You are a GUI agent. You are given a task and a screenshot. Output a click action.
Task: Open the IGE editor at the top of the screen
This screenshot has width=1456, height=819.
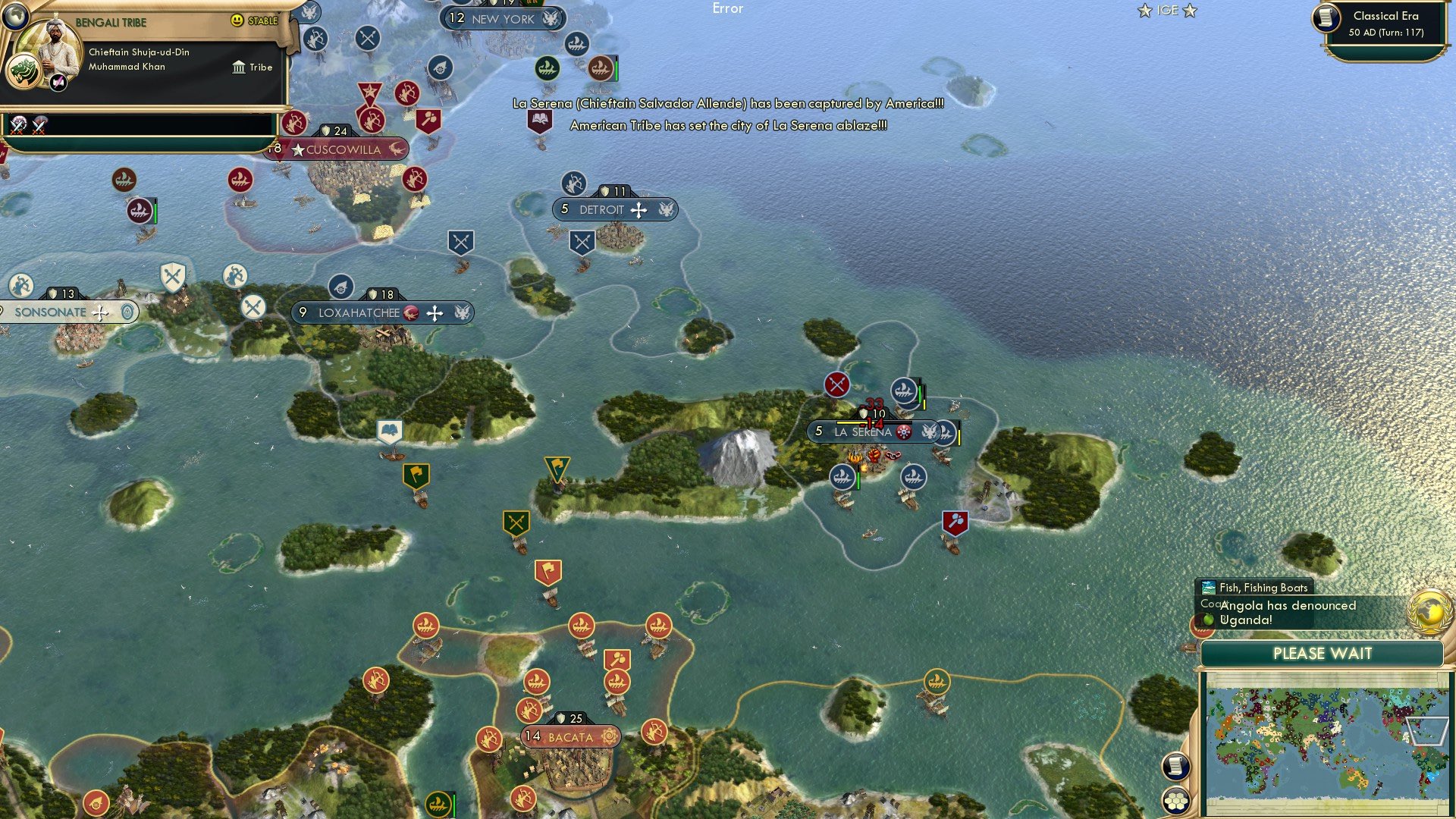(x=1166, y=11)
